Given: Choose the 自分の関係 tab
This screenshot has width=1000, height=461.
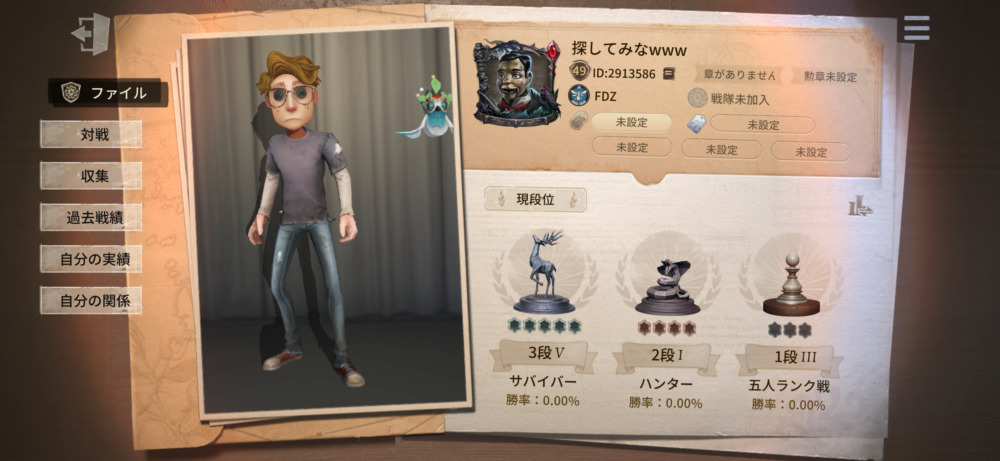Looking at the screenshot, I should [91, 300].
